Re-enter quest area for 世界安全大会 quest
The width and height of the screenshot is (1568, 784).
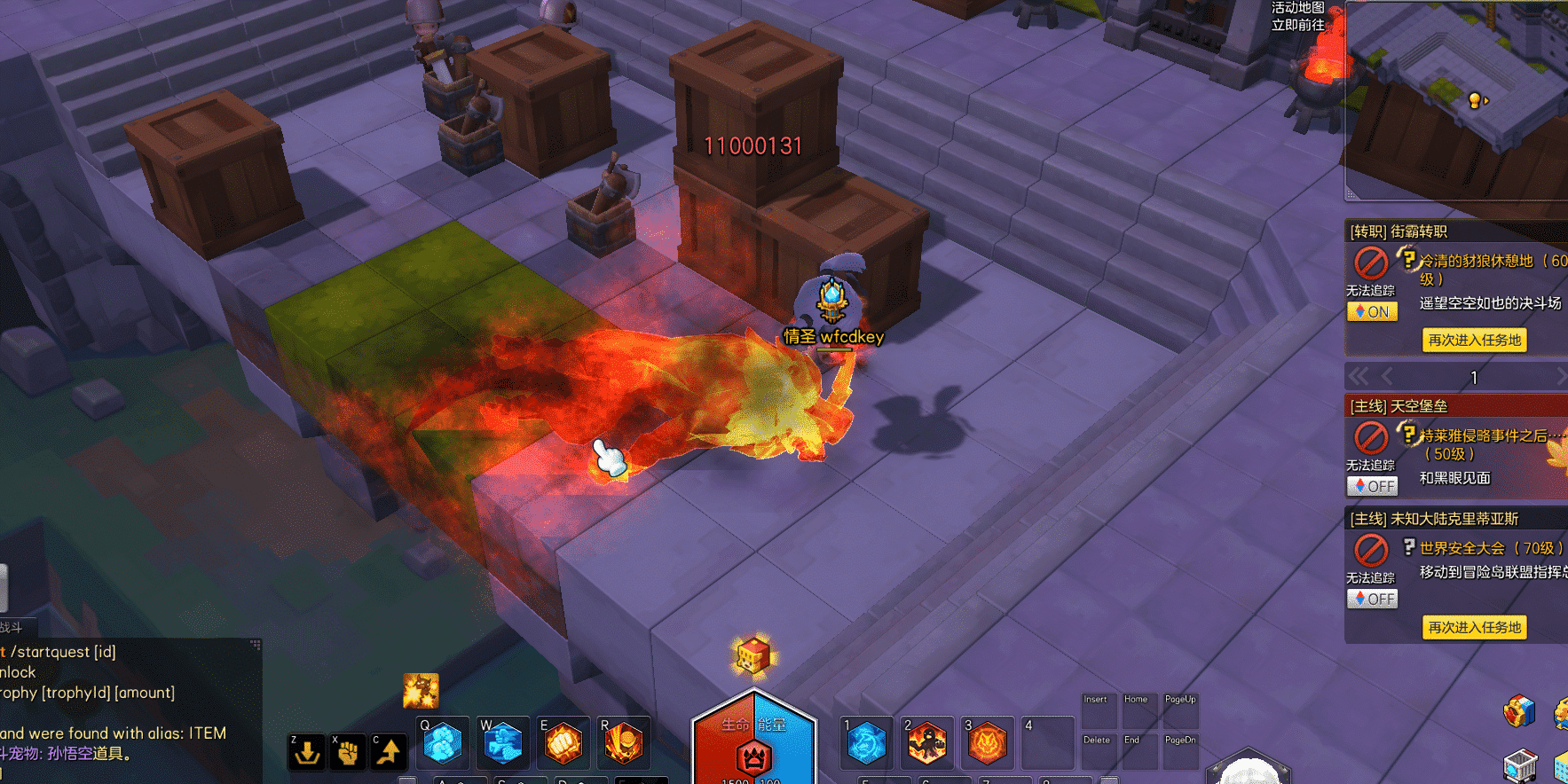coord(1474,627)
